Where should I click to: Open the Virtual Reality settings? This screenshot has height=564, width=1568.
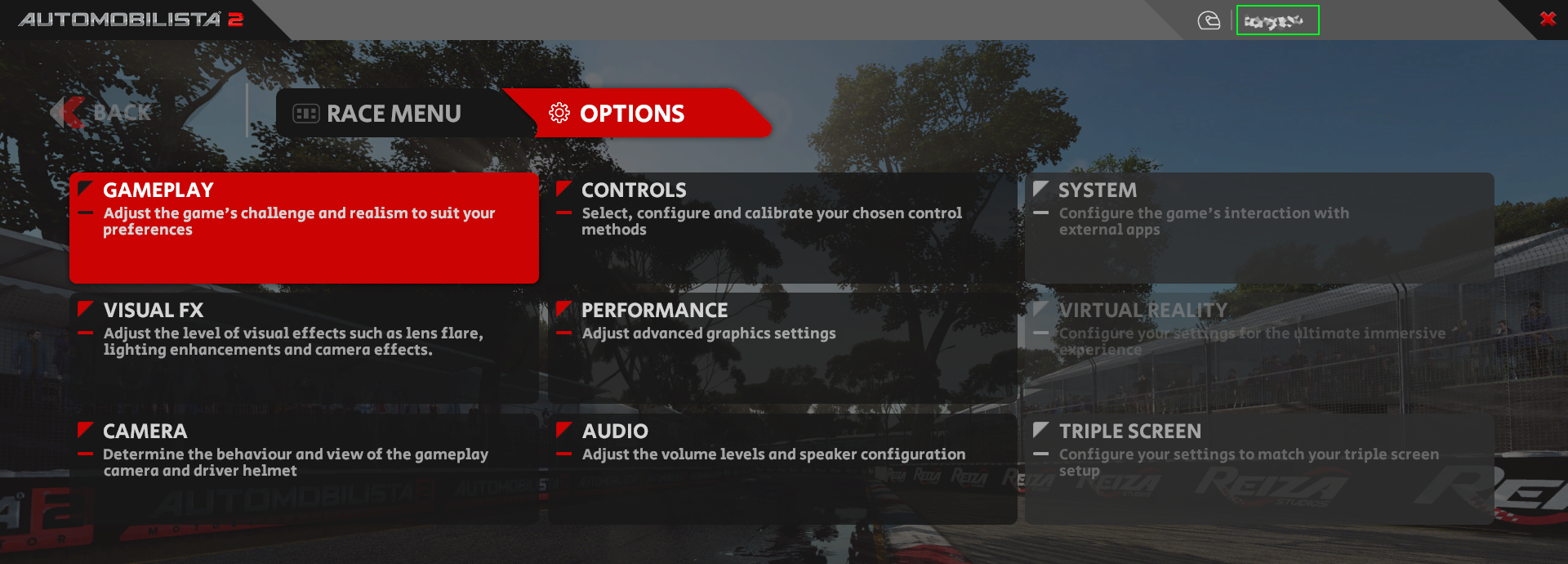(1258, 347)
